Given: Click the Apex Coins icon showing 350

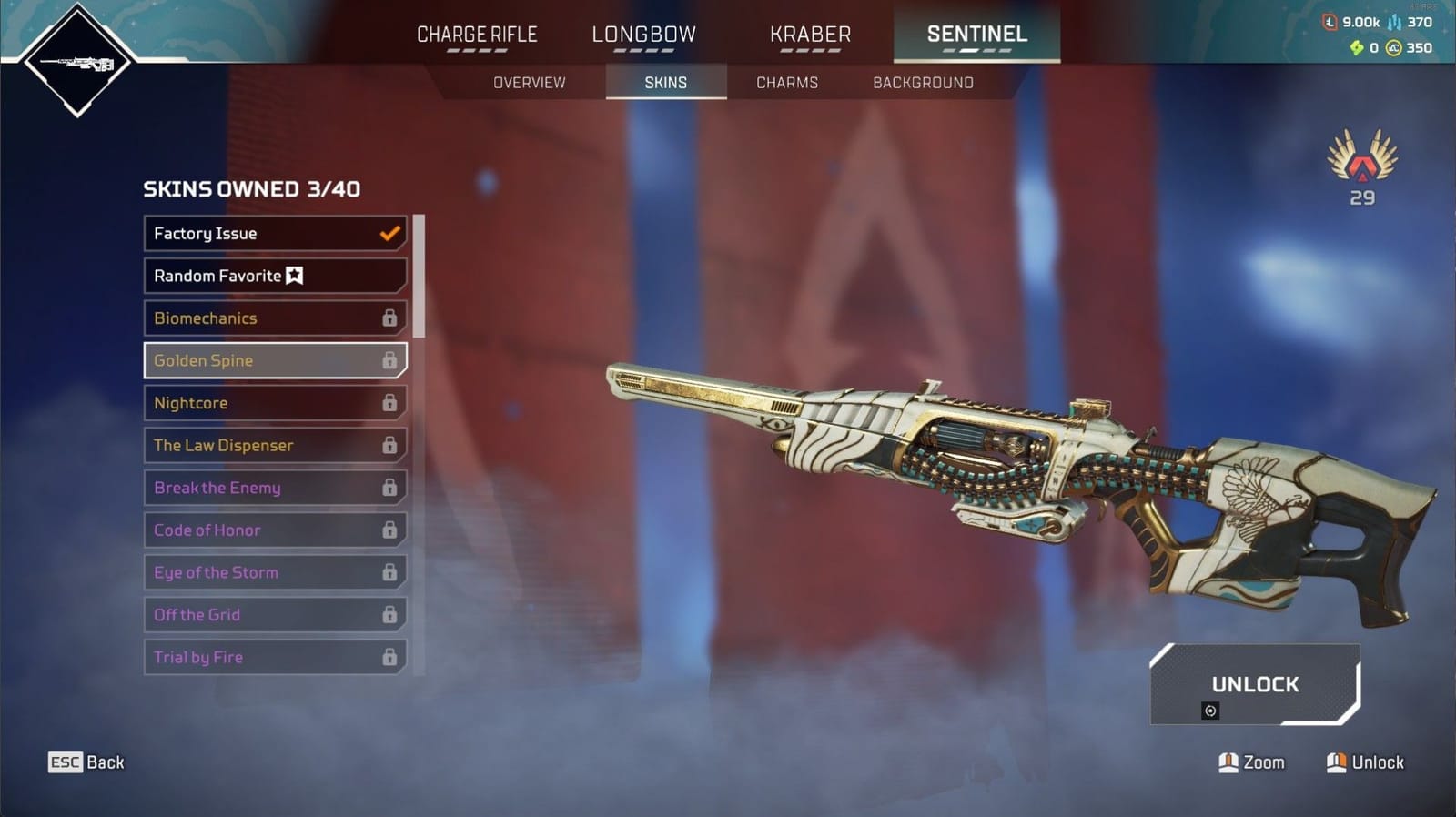Looking at the screenshot, I should coord(1392,47).
